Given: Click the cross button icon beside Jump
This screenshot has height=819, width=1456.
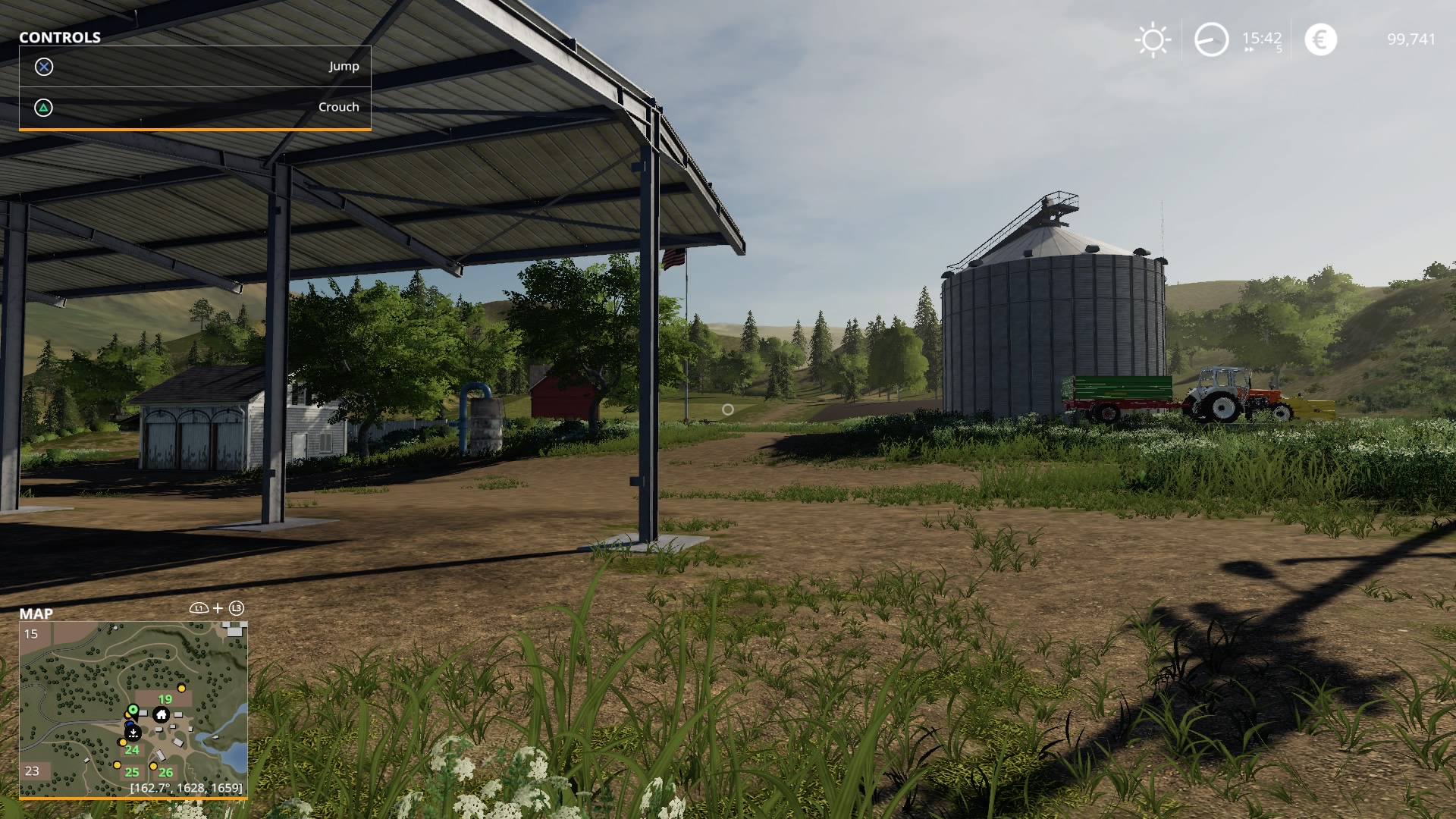Looking at the screenshot, I should click(43, 66).
